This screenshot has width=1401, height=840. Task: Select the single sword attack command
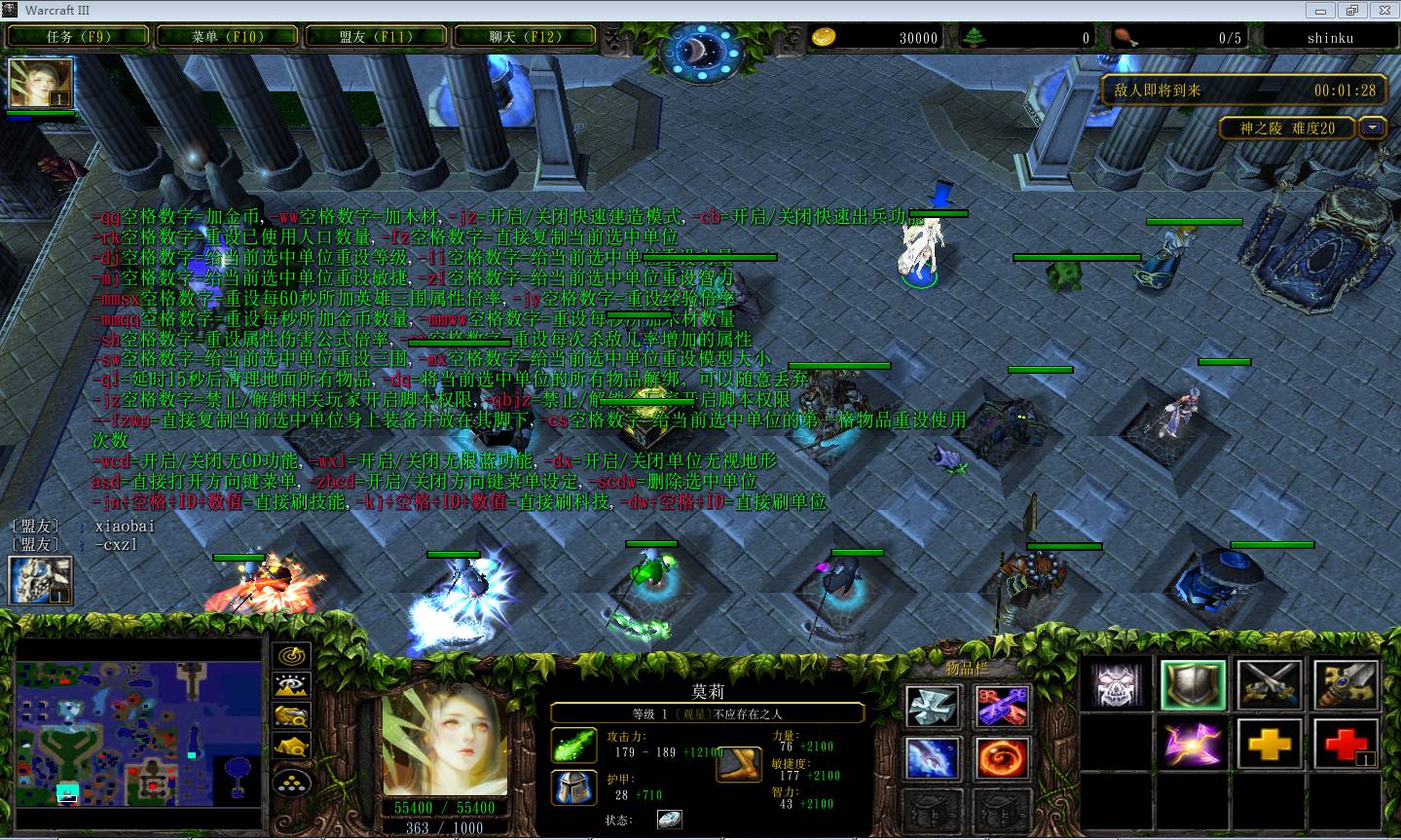1346,685
